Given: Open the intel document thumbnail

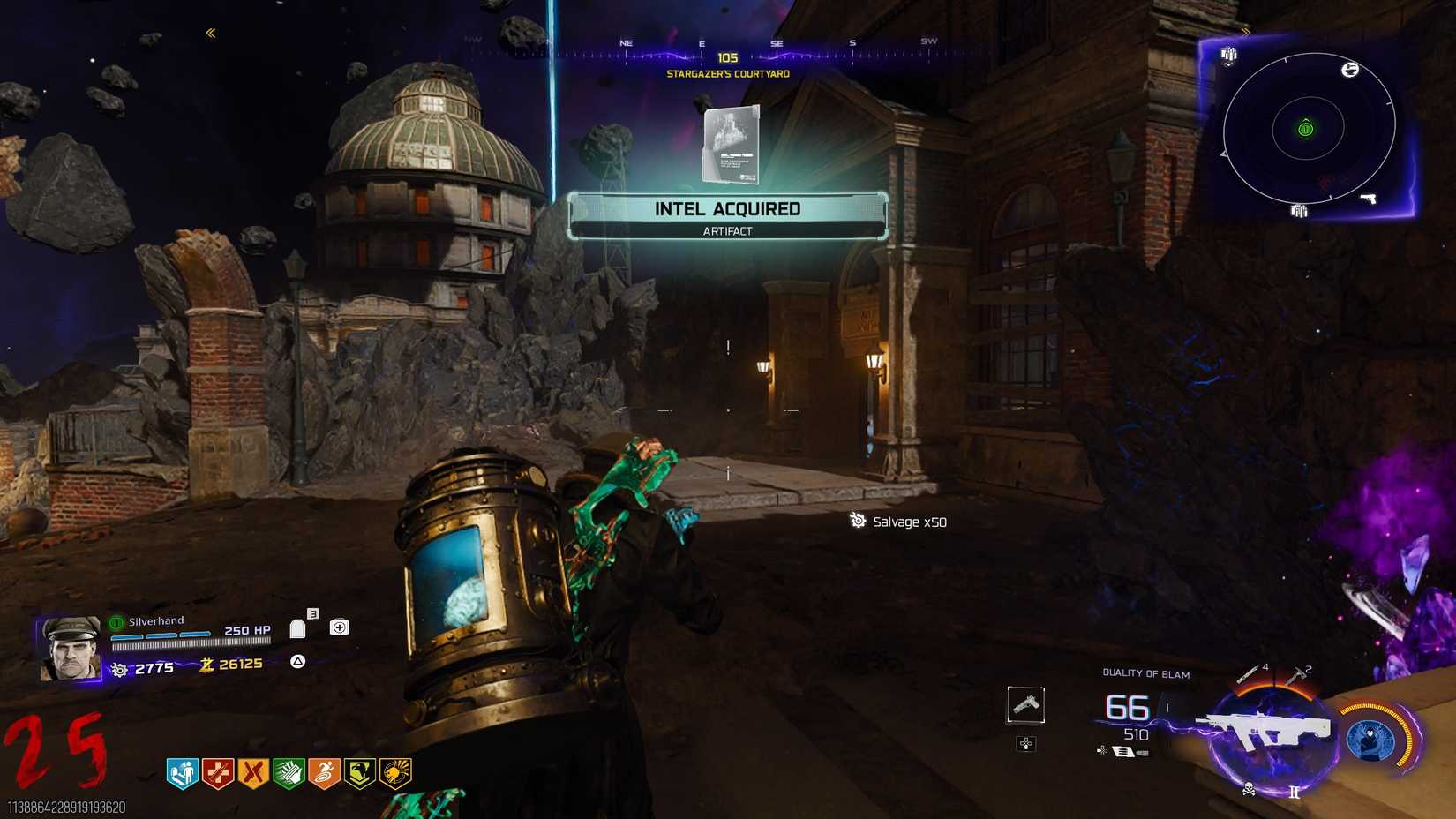Looking at the screenshot, I should coord(732,146).
